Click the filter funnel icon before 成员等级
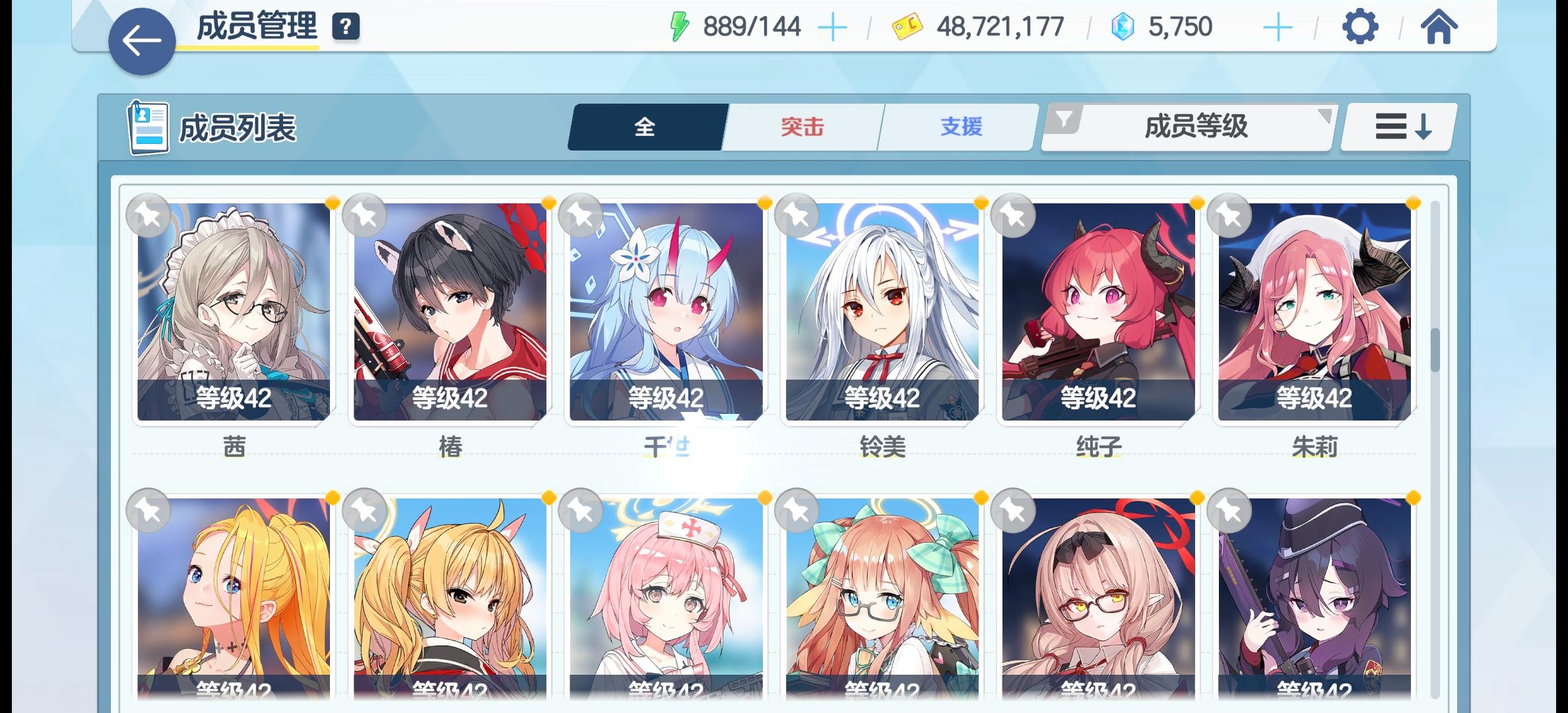The width and height of the screenshot is (1568, 713). point(1062,119)
